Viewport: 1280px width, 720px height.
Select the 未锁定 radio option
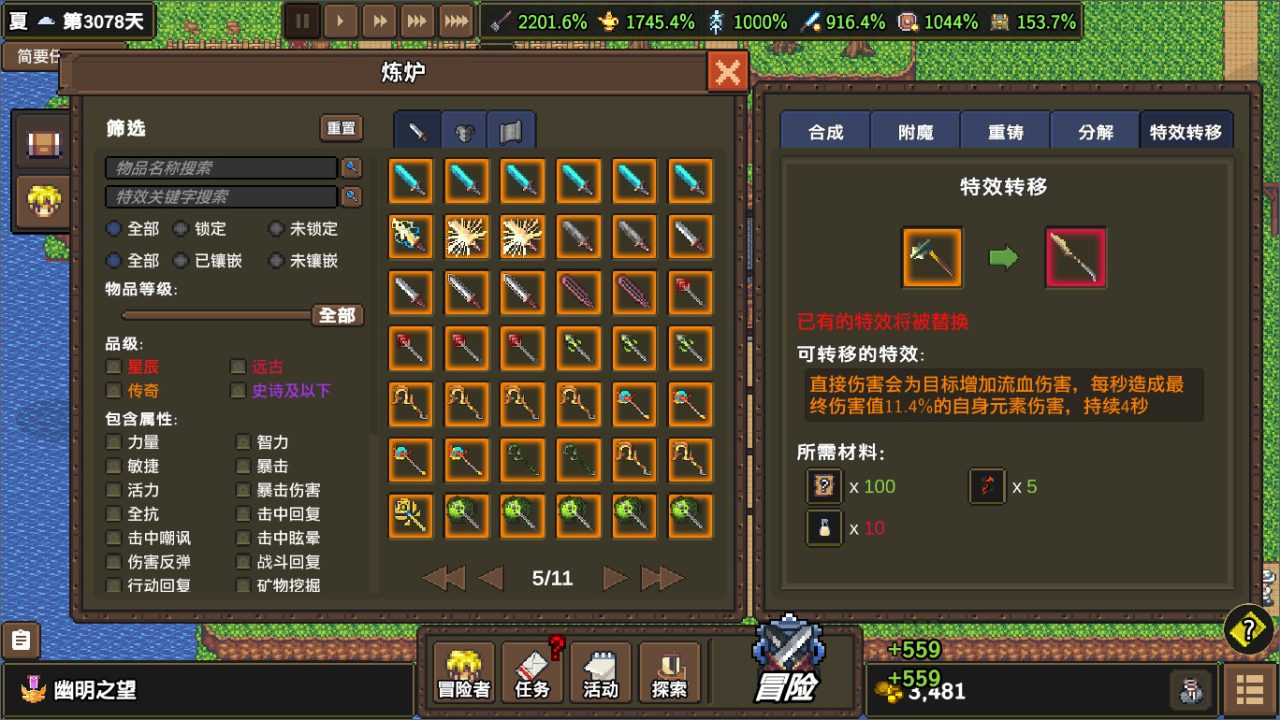(276, 228)
